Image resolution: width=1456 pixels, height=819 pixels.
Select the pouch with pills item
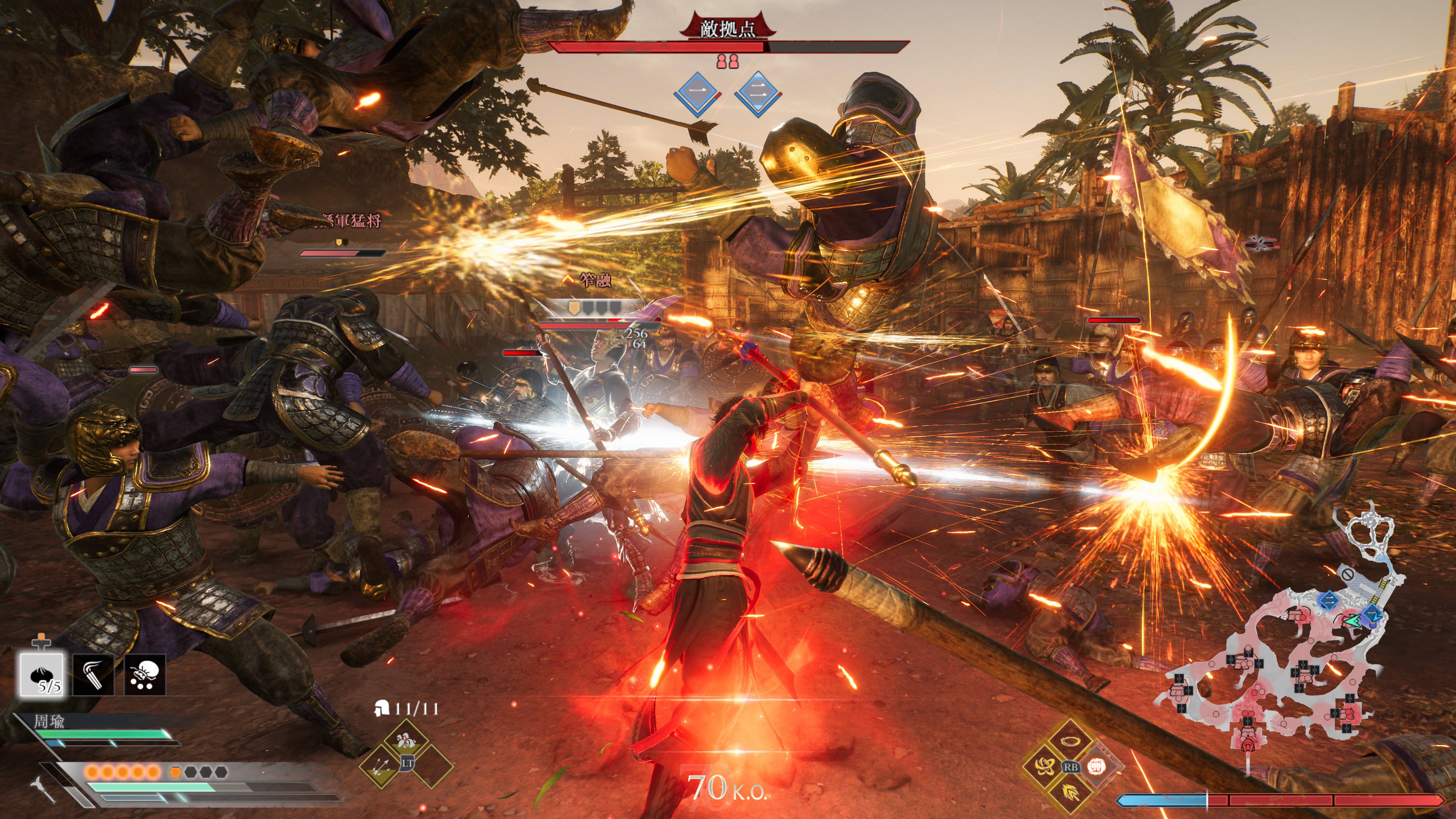(x=145, y=674)
